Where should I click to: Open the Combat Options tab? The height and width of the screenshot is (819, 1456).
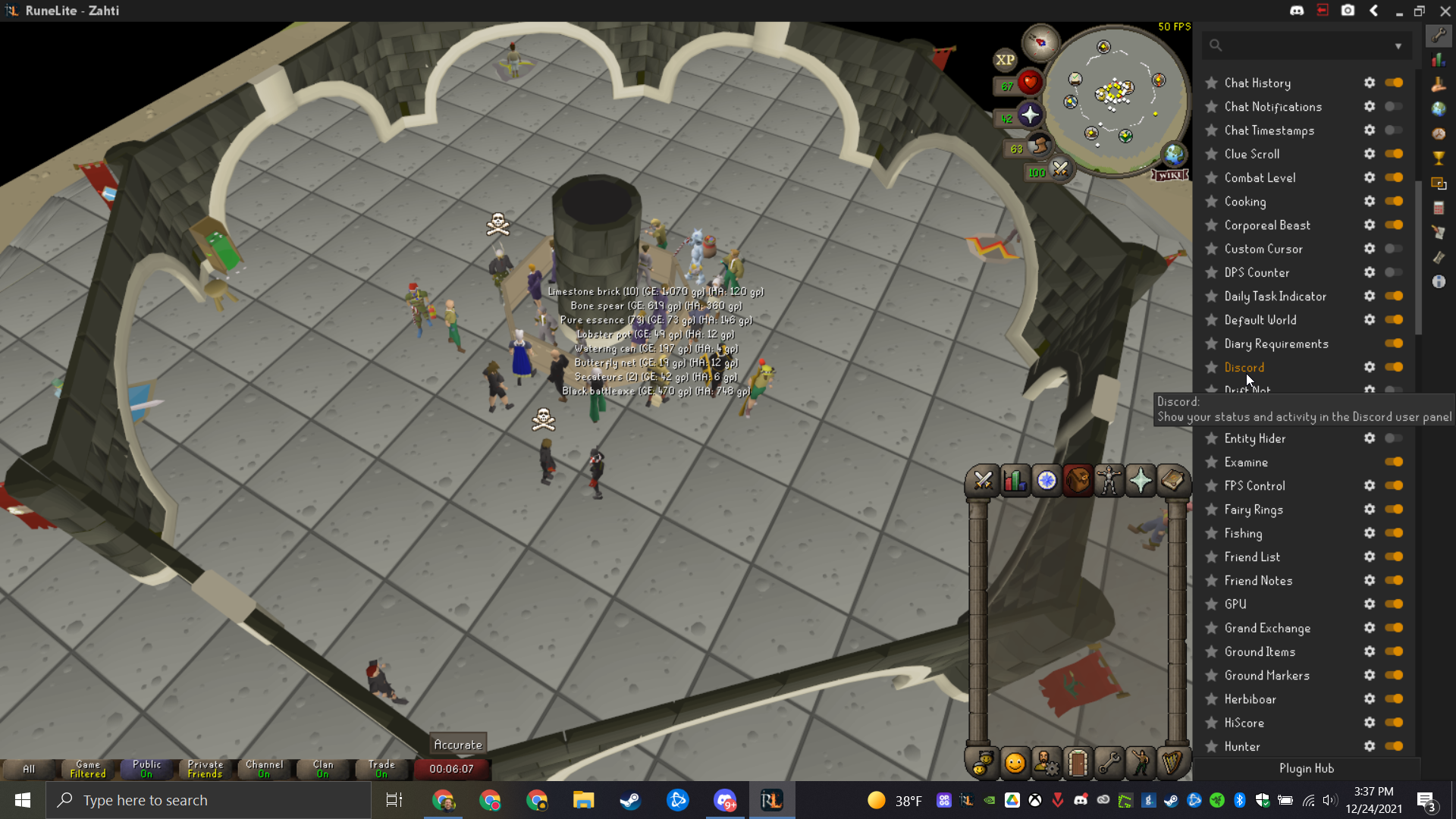pyautogui.click(x=983, y=481)
